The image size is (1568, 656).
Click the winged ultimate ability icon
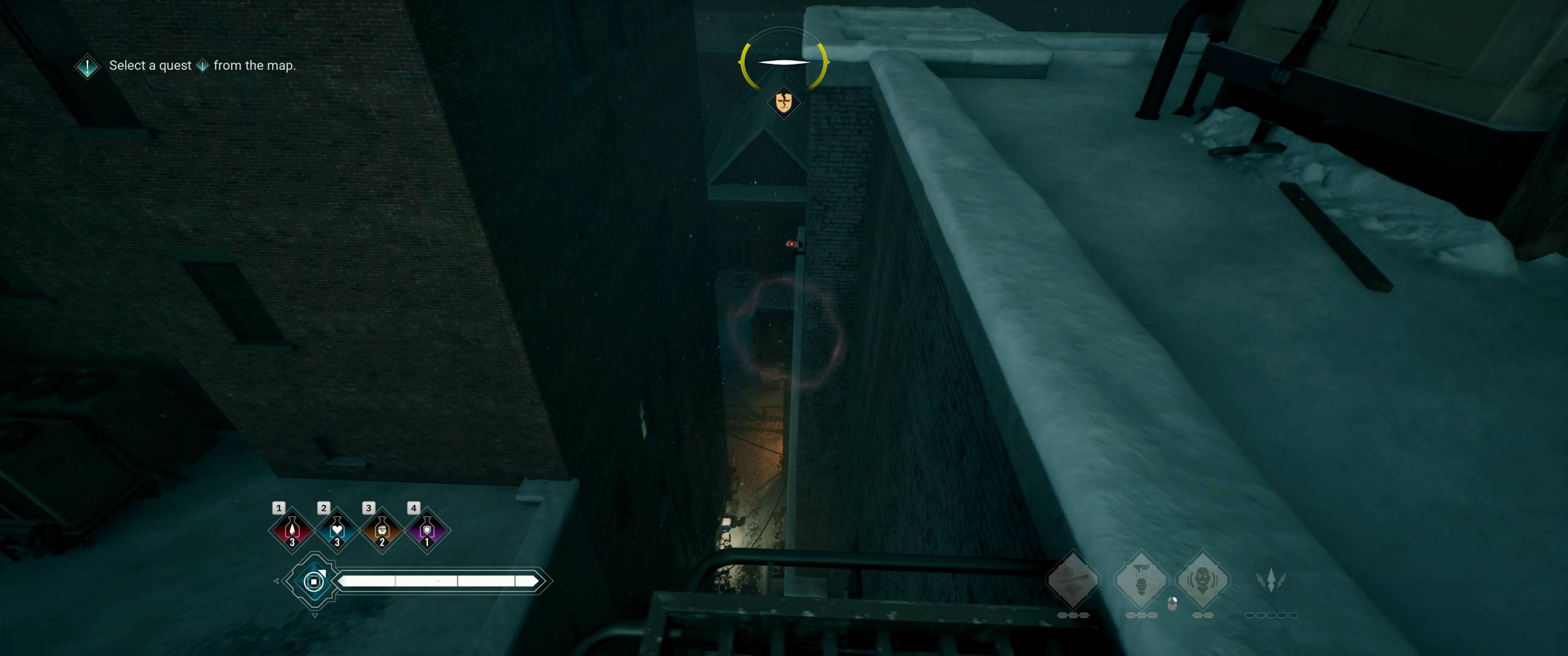click(1271, 581)
